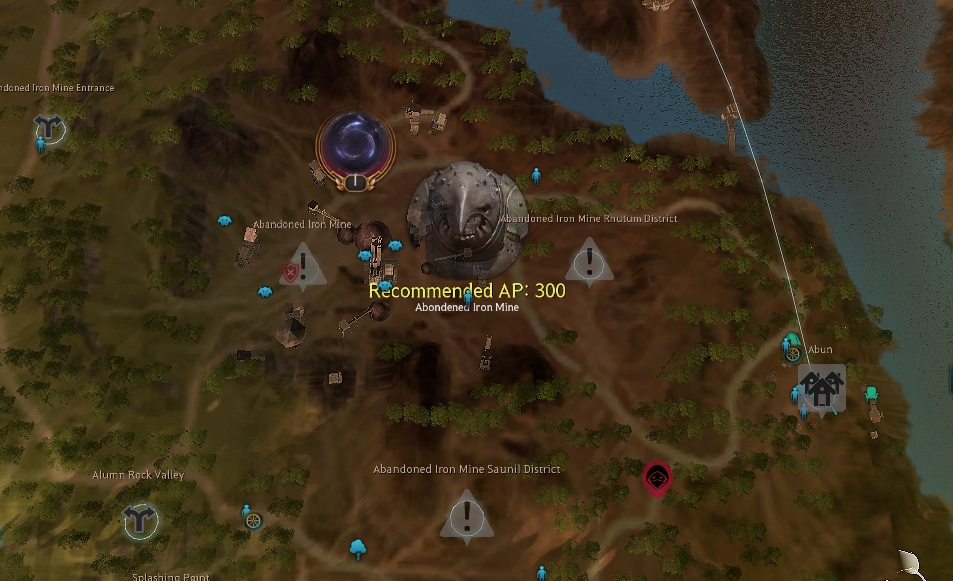Click the wagon-wheel NPC marker near Abun
Viewport: 953px width, 581px height.
click(793, 354)
